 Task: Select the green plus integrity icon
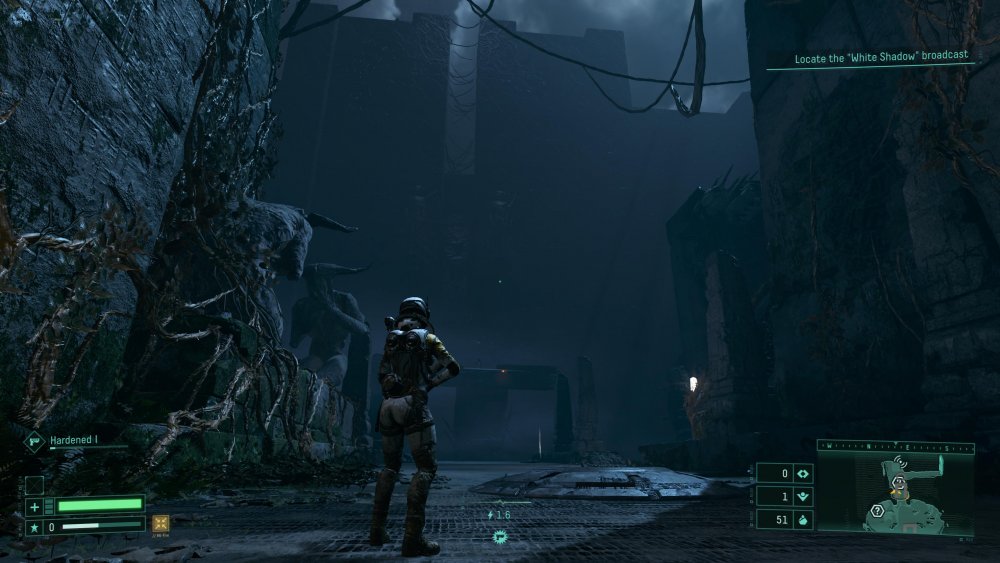tap(34, 505)
